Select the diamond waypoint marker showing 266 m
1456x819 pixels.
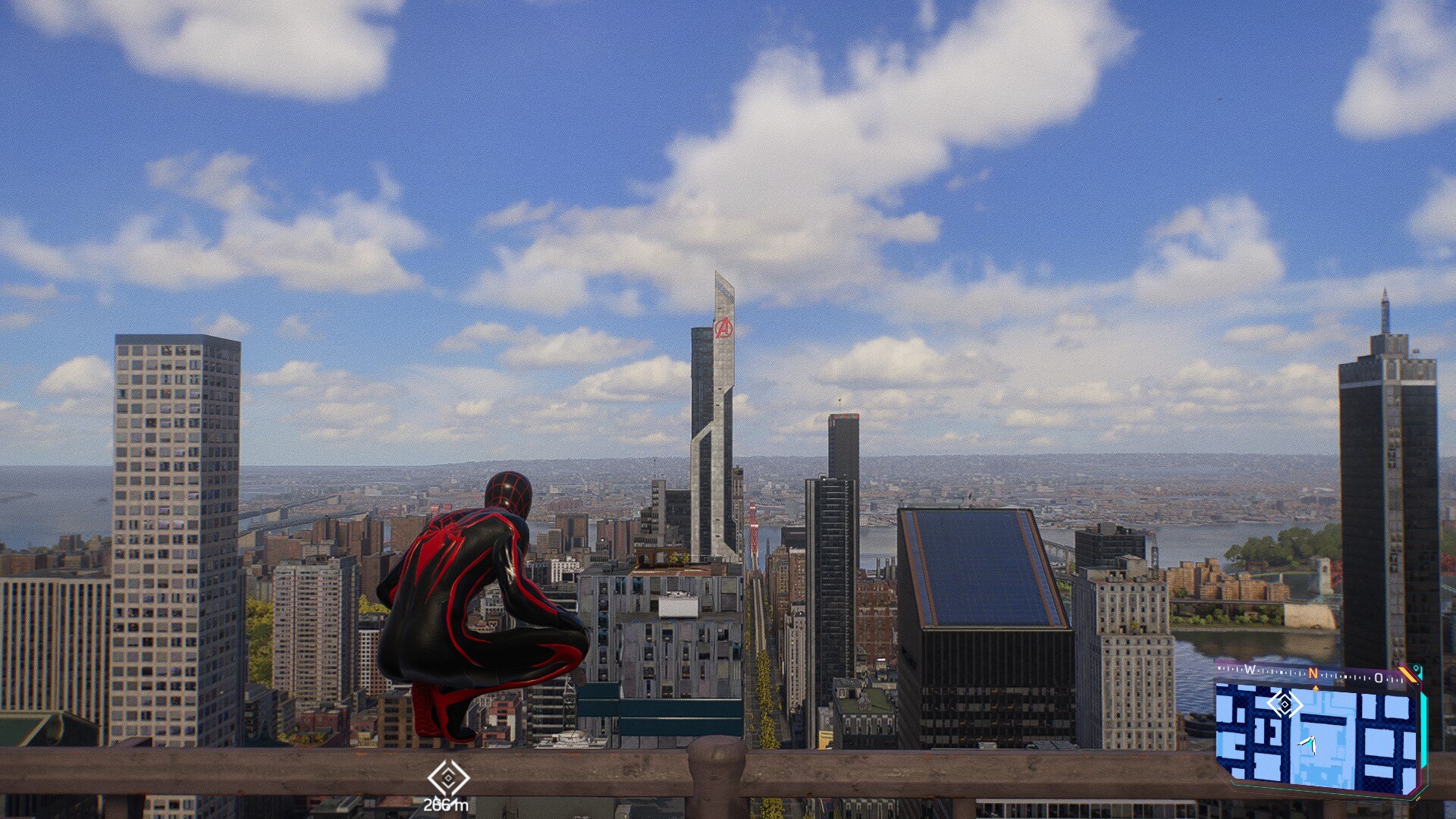click(x=448, y=778)
